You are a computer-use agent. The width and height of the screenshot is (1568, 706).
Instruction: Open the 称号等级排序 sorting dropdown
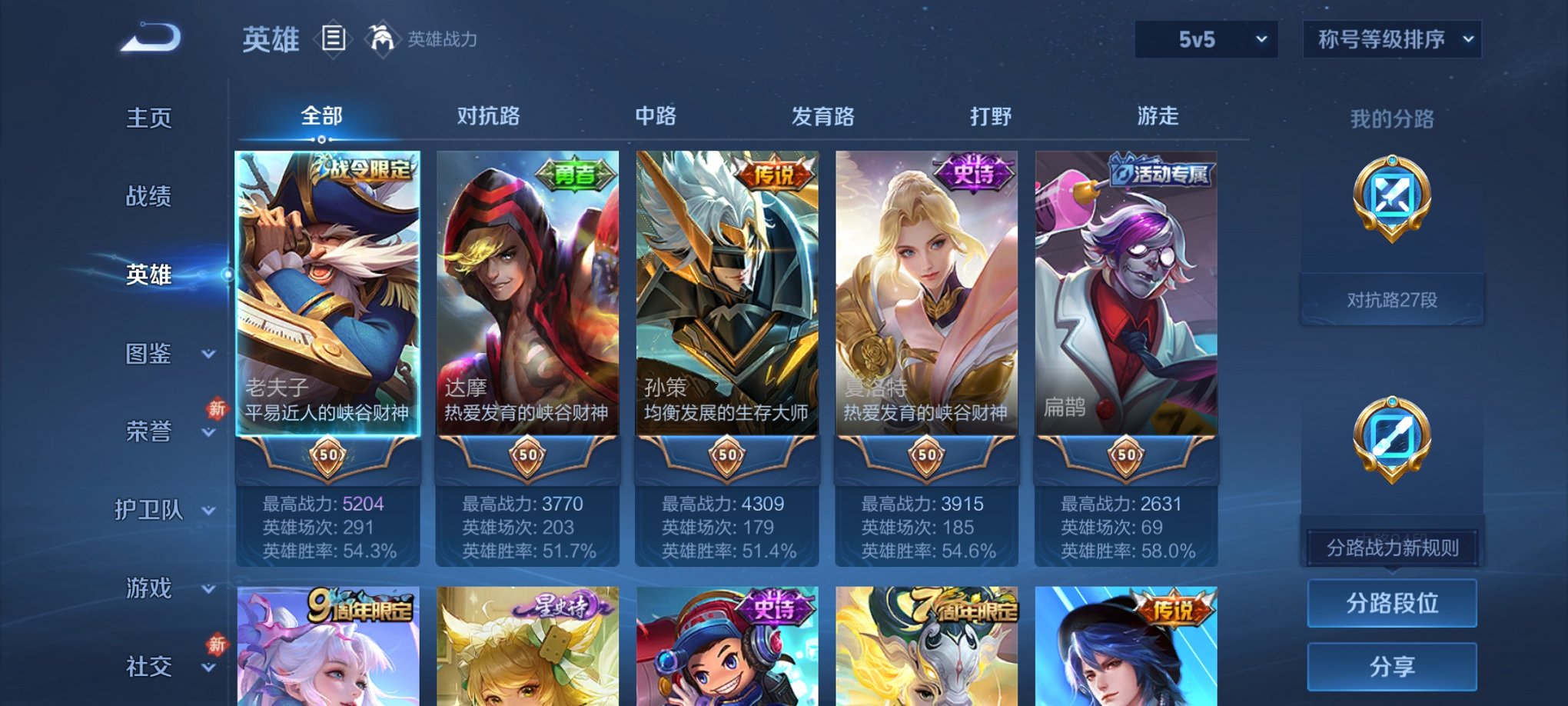[1391, 38]
